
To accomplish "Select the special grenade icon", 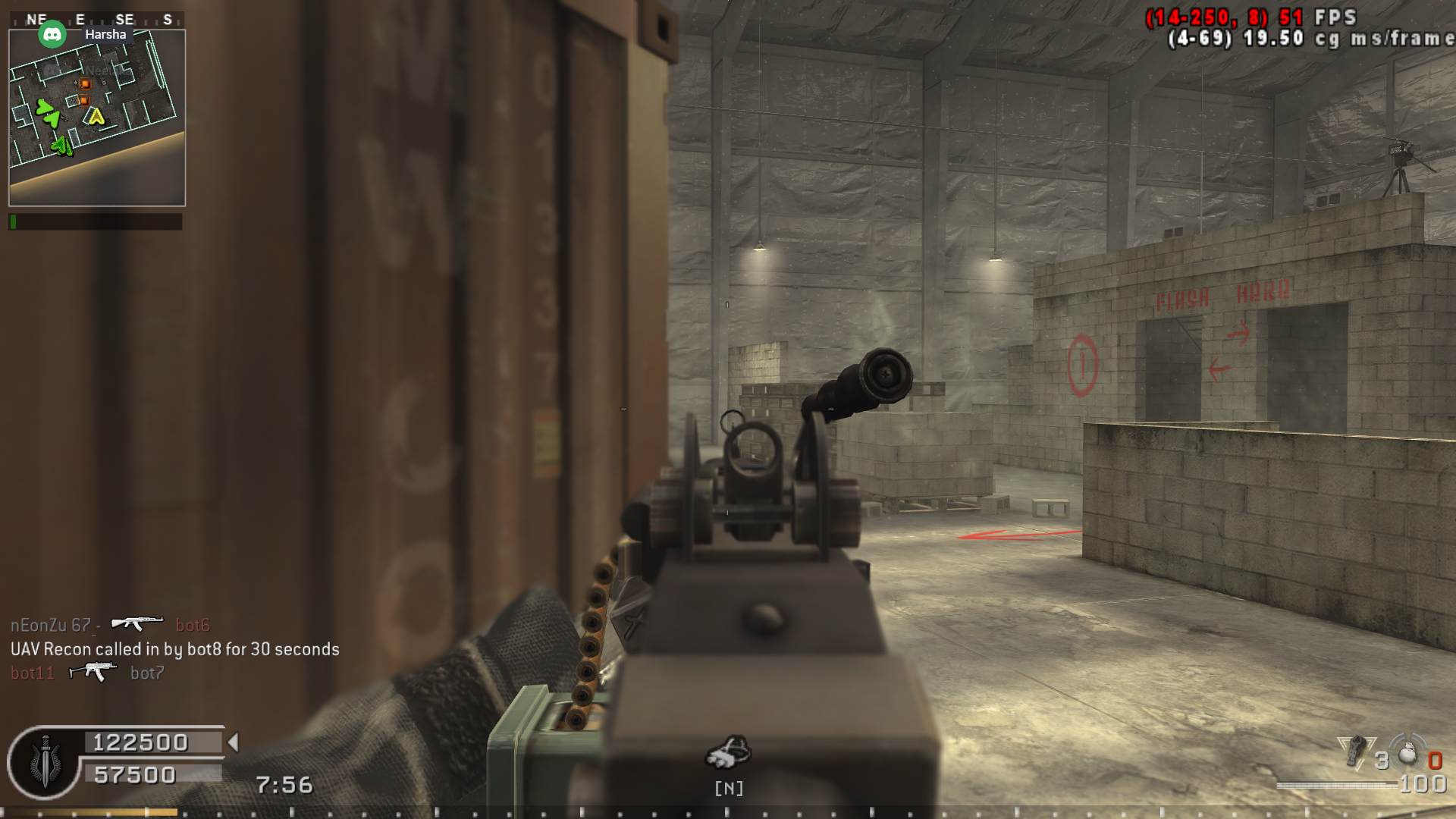I will tap(1354, 752).
